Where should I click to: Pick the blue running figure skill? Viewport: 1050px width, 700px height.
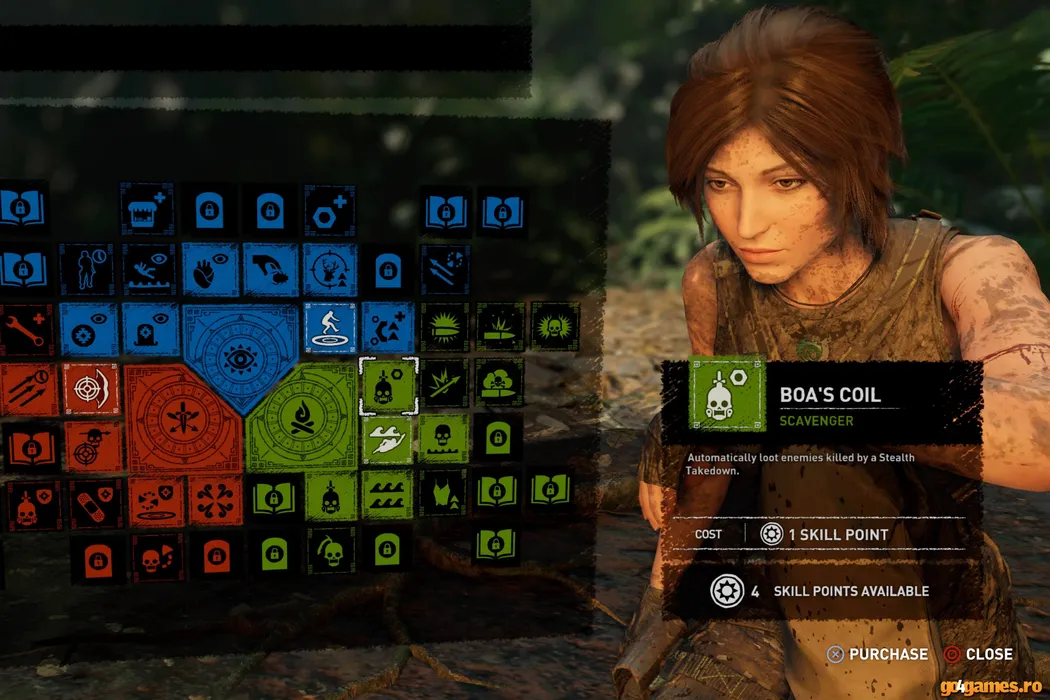(x=329, y=328)
